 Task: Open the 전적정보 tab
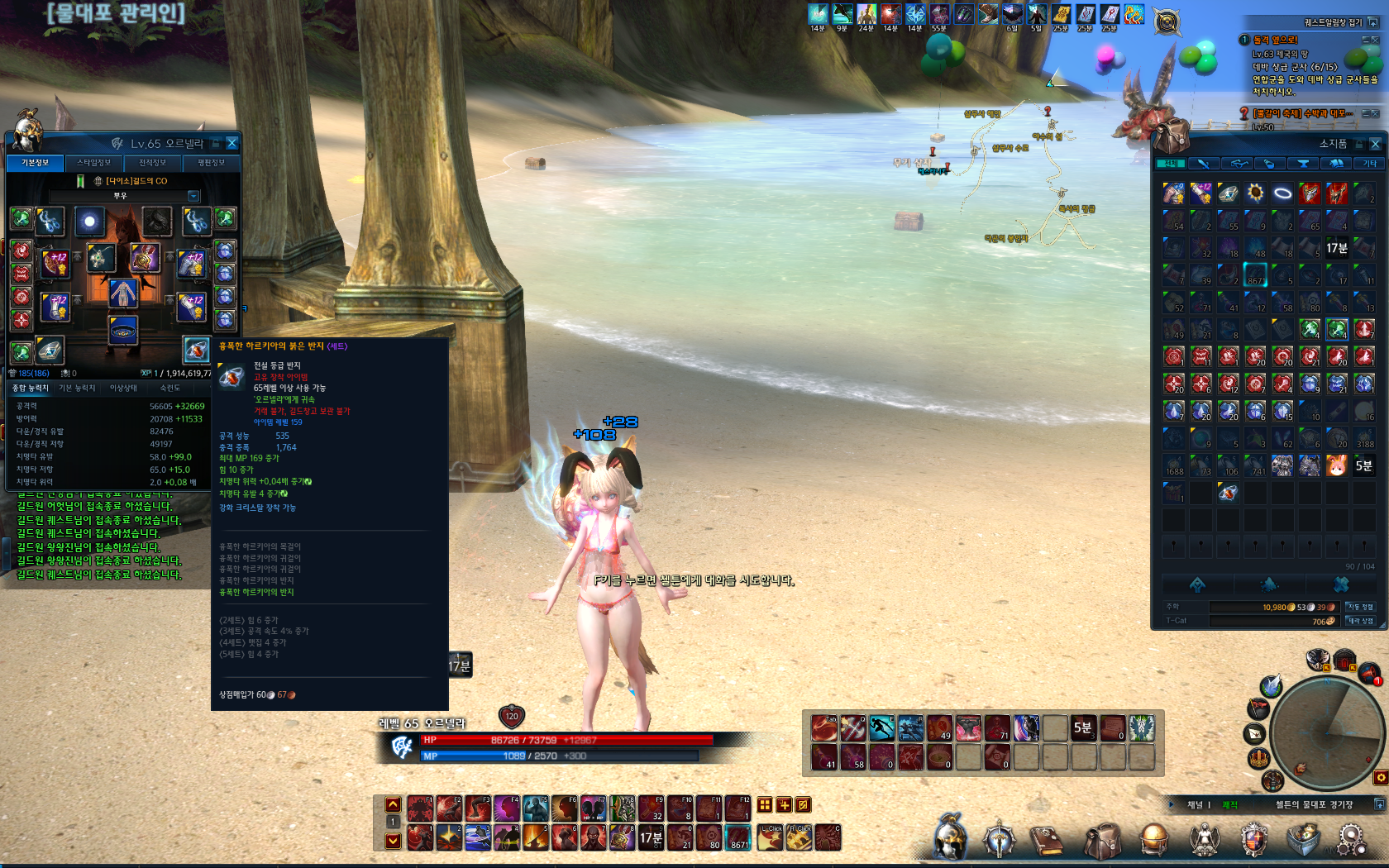153,163
